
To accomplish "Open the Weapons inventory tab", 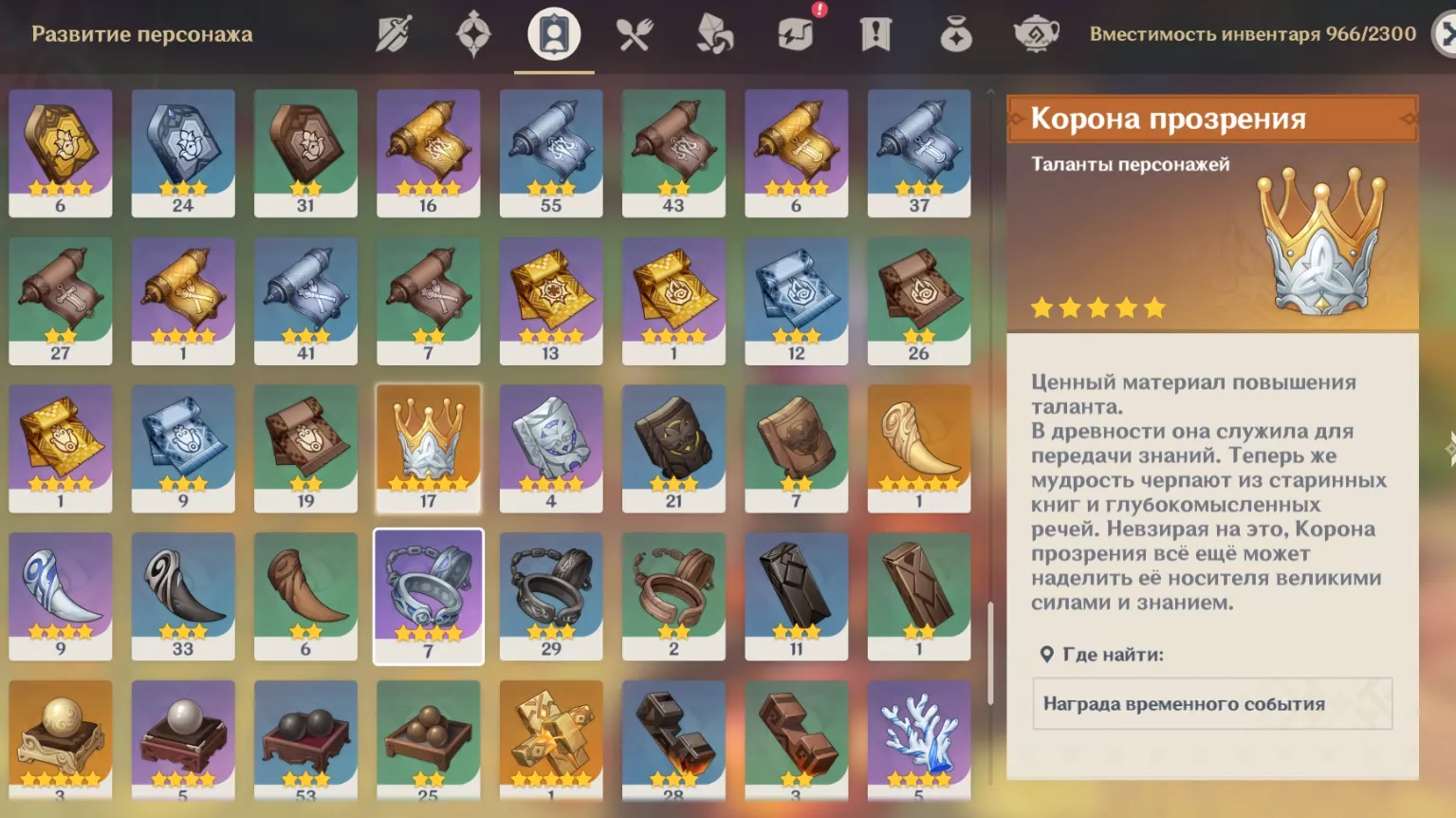I will click(x=394, y=35).
